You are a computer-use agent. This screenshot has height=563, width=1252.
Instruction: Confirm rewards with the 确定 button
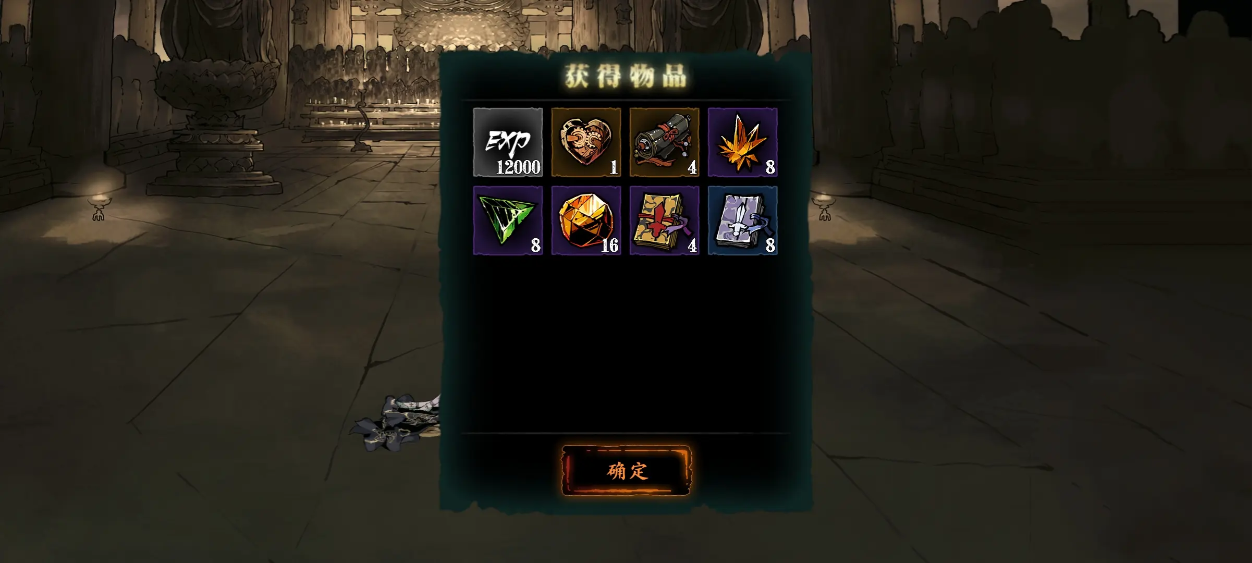(x=626, y=471)
